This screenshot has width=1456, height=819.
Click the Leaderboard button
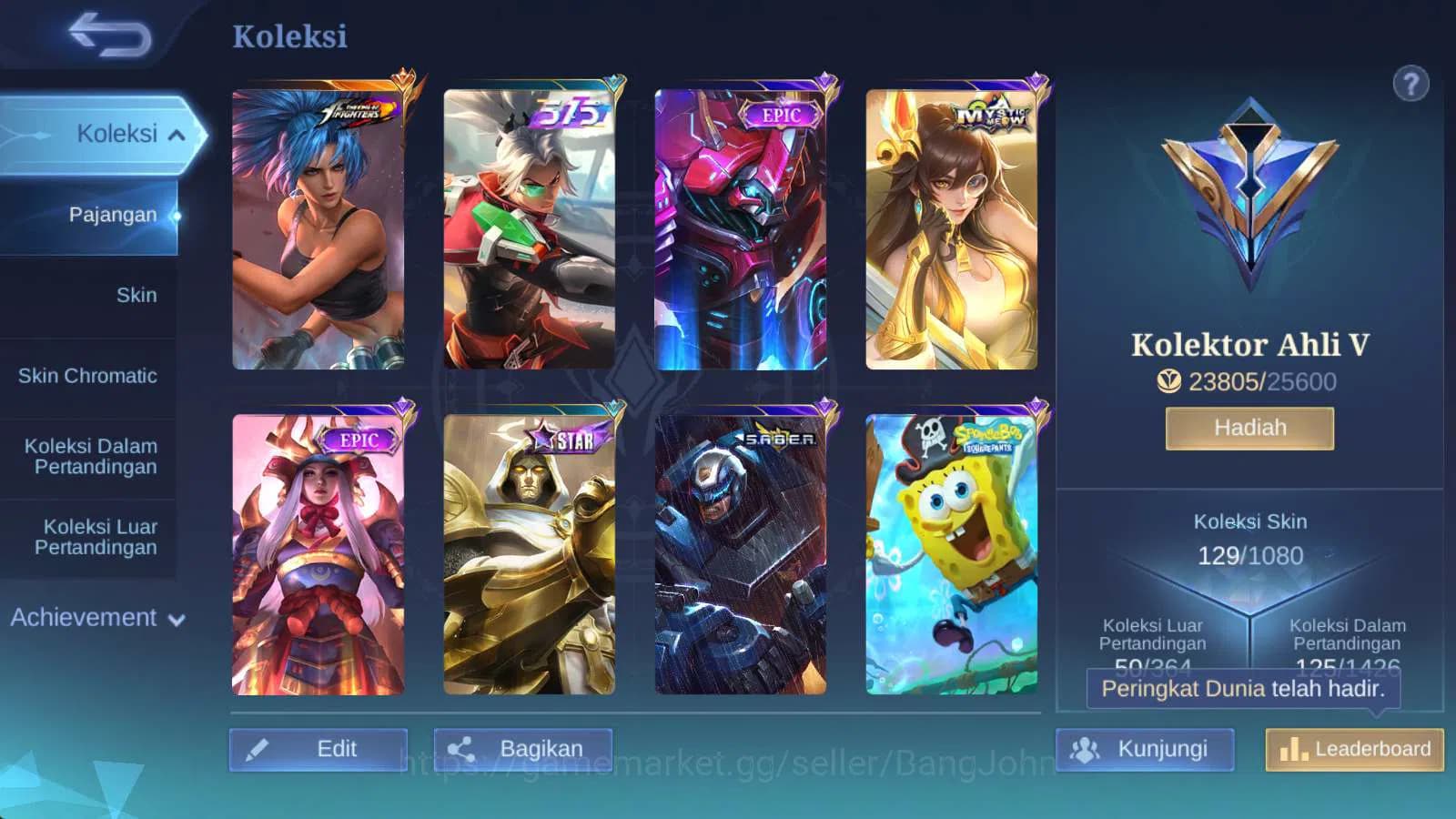[x=1353, y=749]
